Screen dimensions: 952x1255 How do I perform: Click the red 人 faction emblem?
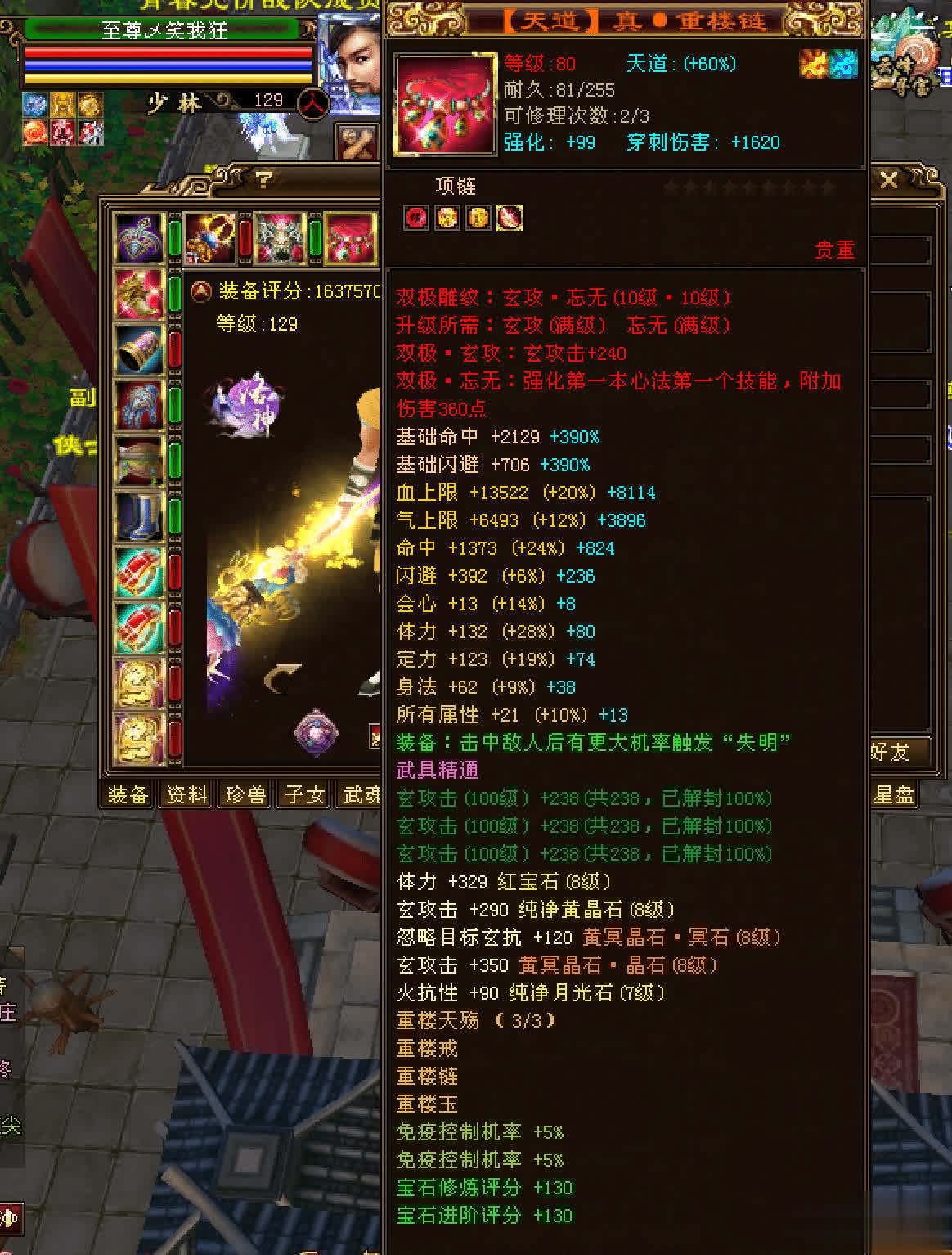click(312, 104)
